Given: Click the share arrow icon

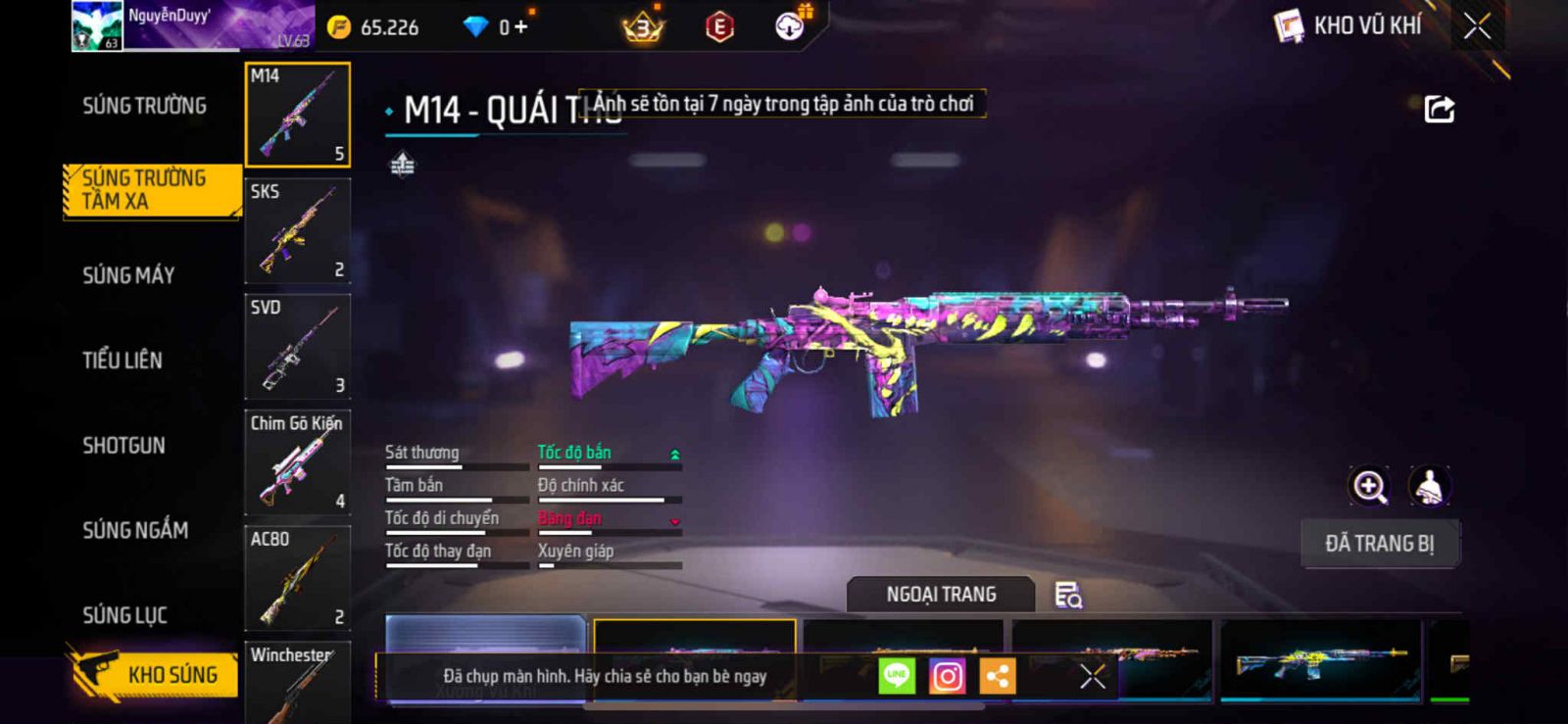Looking at the screenshot, I should pyautogui.click(x=1439, y=109).
